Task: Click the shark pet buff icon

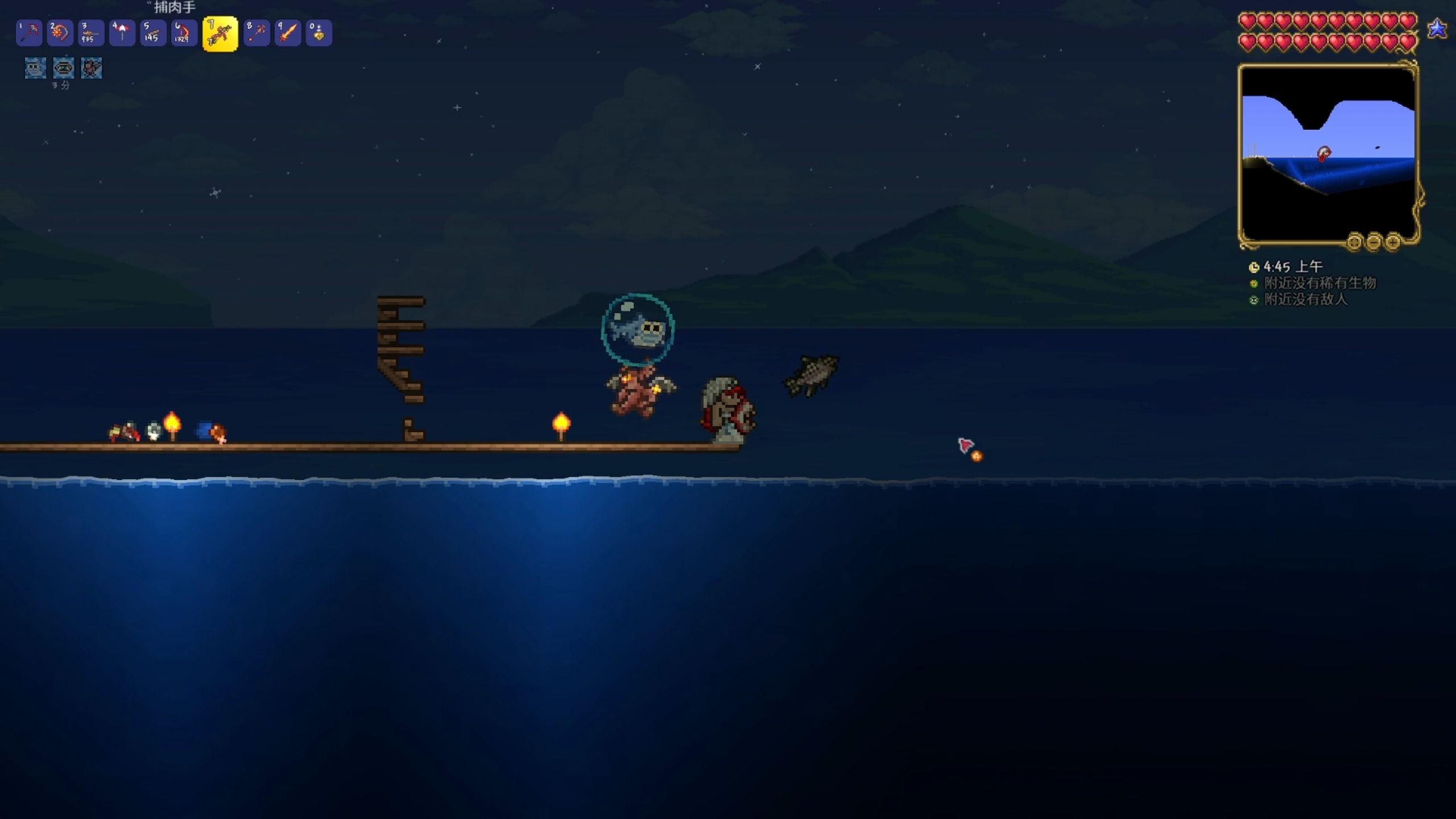Action: [35, 68]
